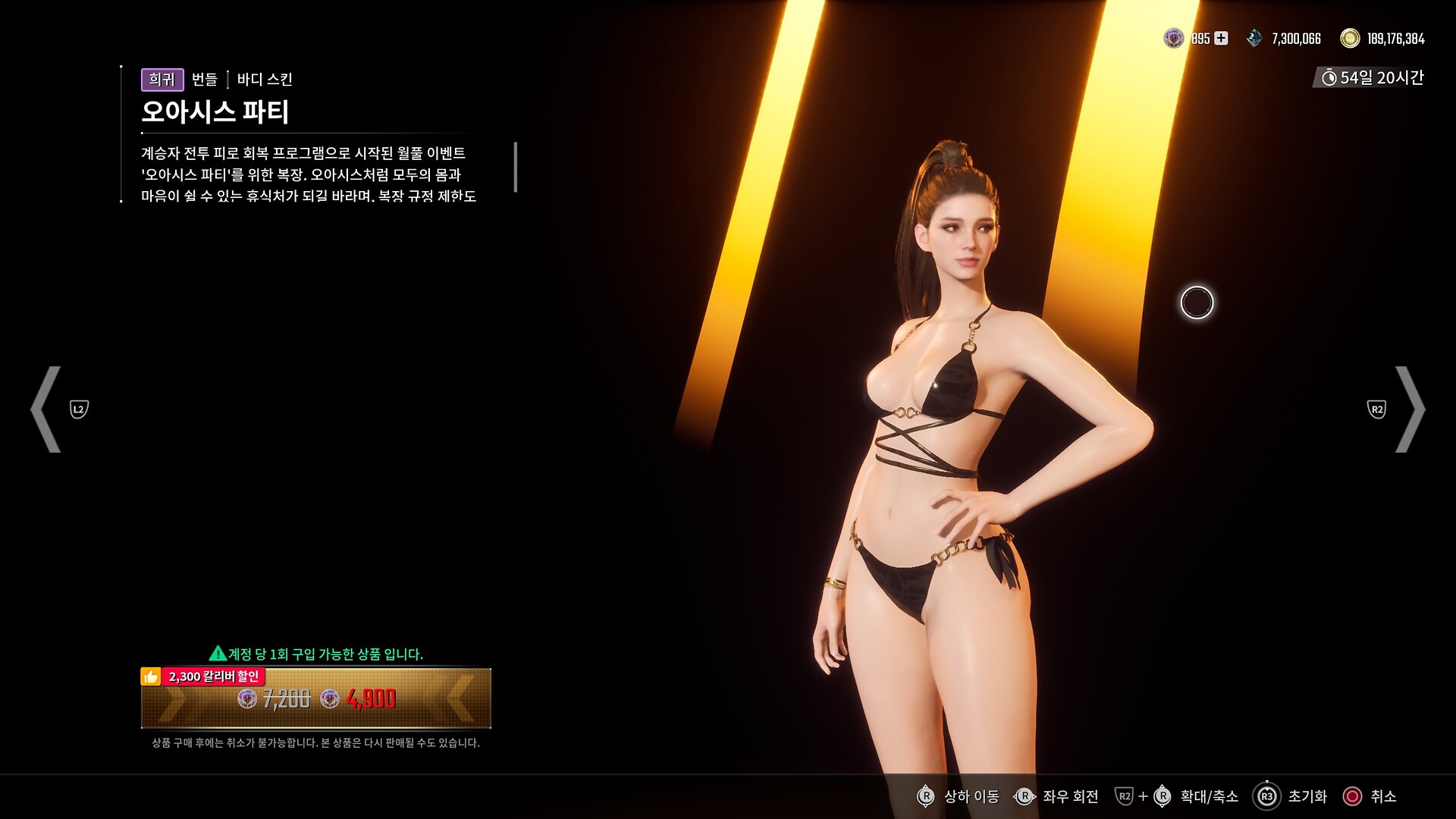Viewport: 1456px width, 819px height.
Task: Click the description scrollbar beside the text
Action: coord(516,167)
